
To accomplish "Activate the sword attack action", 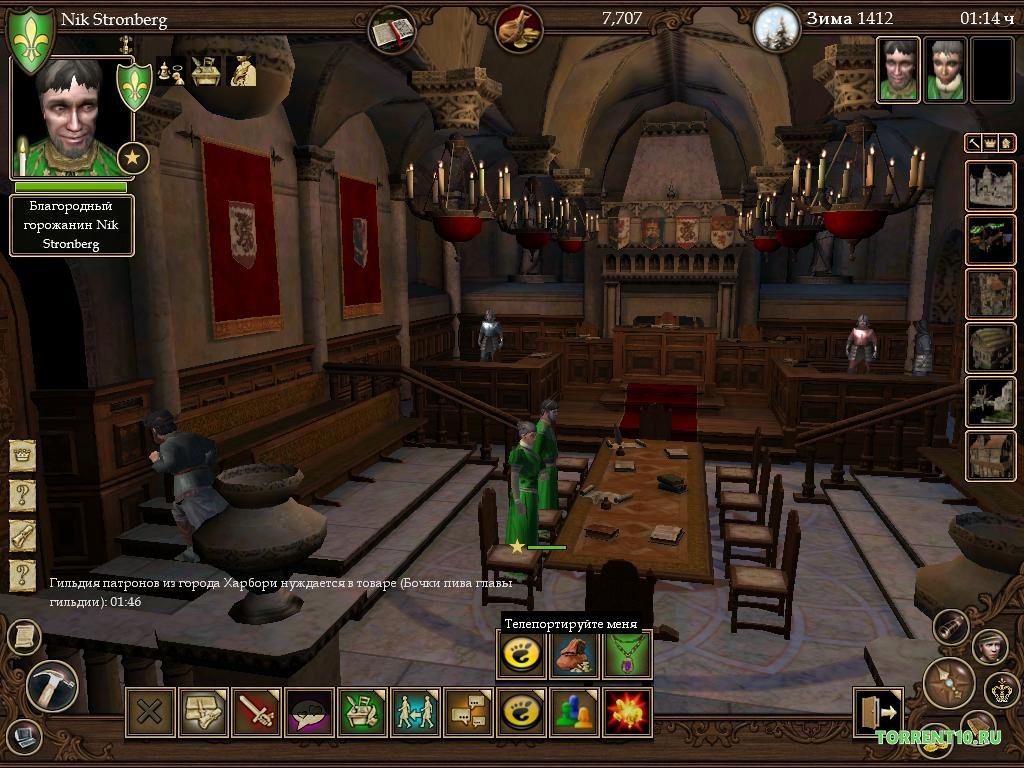I will [x=257, y=712].
